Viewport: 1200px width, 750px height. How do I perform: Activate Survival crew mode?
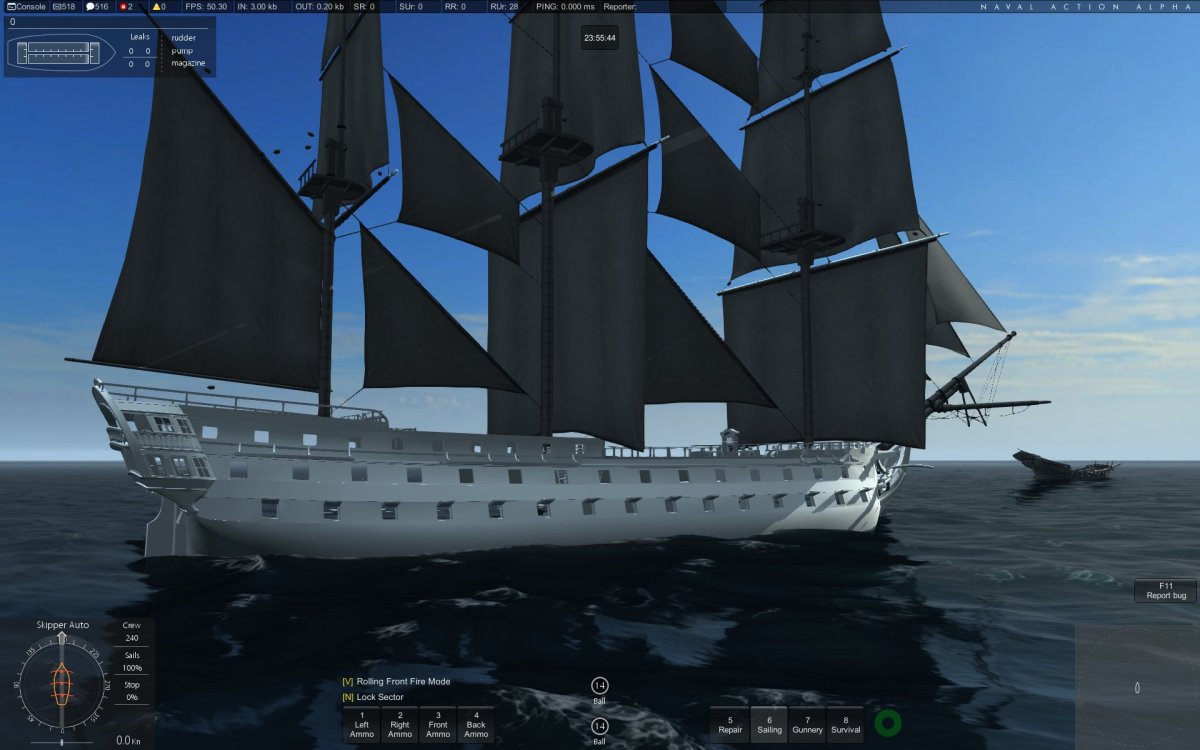pyautogui.click(x=845, y=724)
